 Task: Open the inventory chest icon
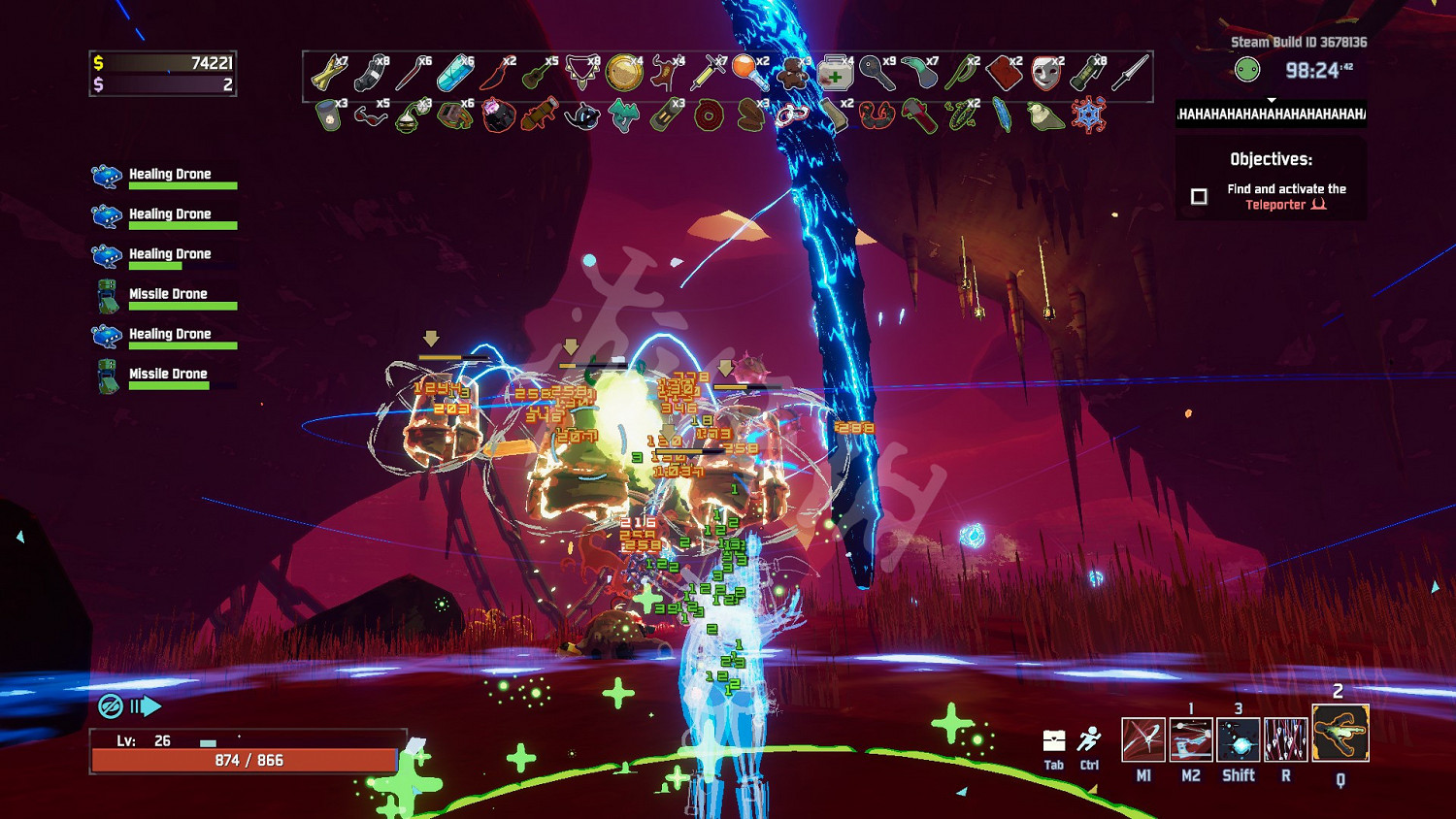pyautogui.click(x=1054, y=741)
